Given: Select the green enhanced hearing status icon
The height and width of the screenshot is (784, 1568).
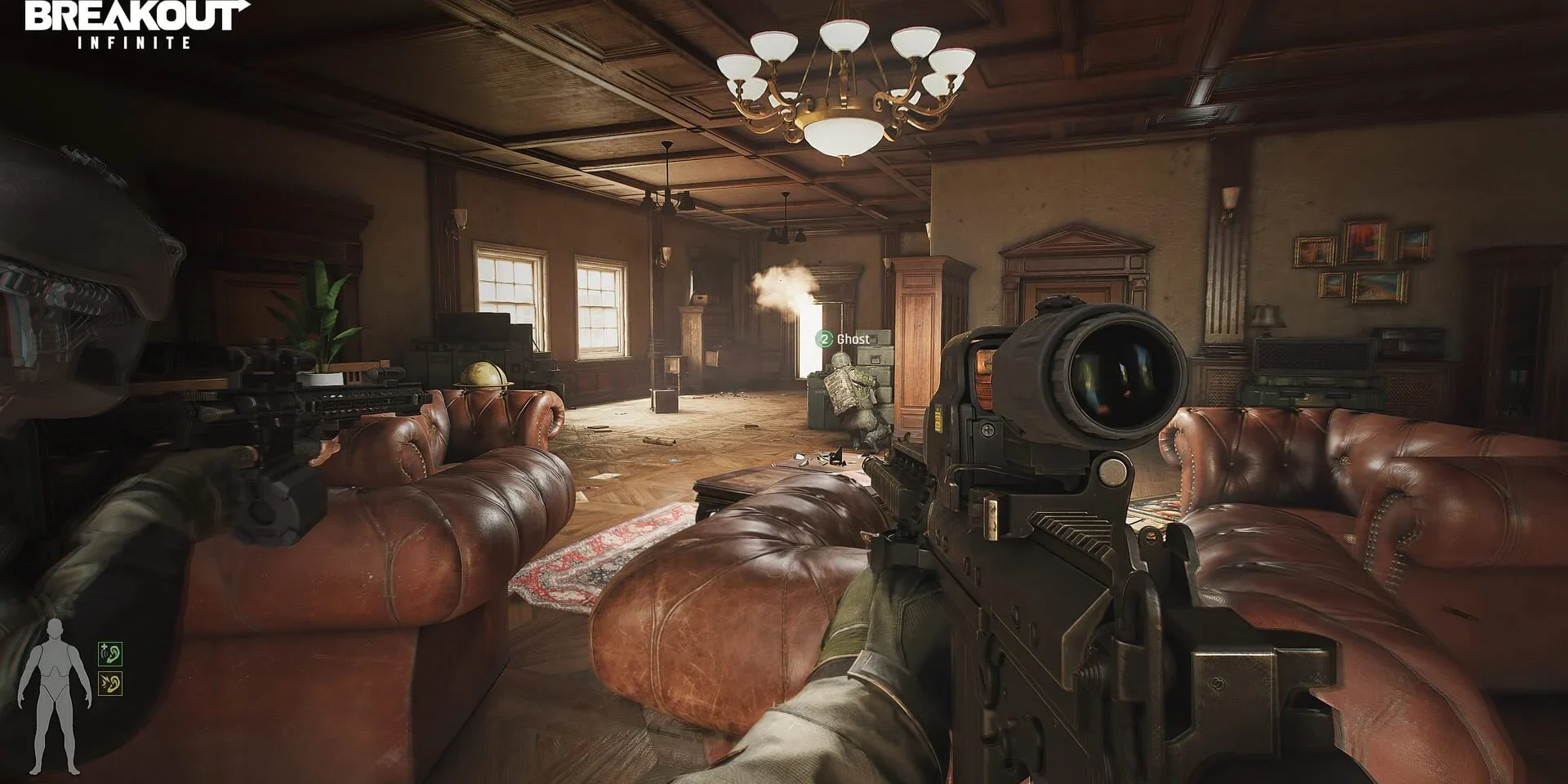Looking at the screenshot, I should coord(110,653).
